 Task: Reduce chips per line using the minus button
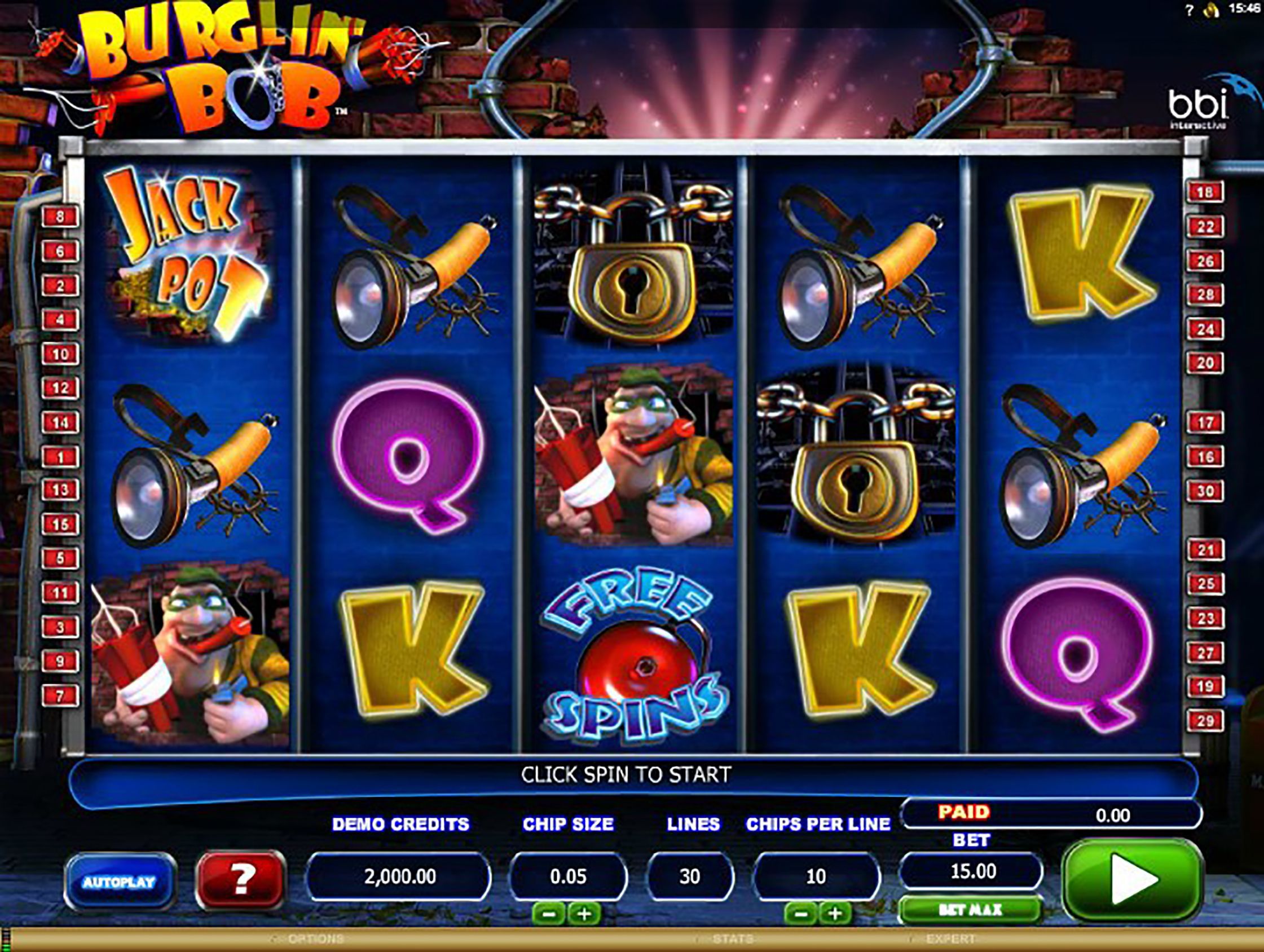tap(801, 914)
